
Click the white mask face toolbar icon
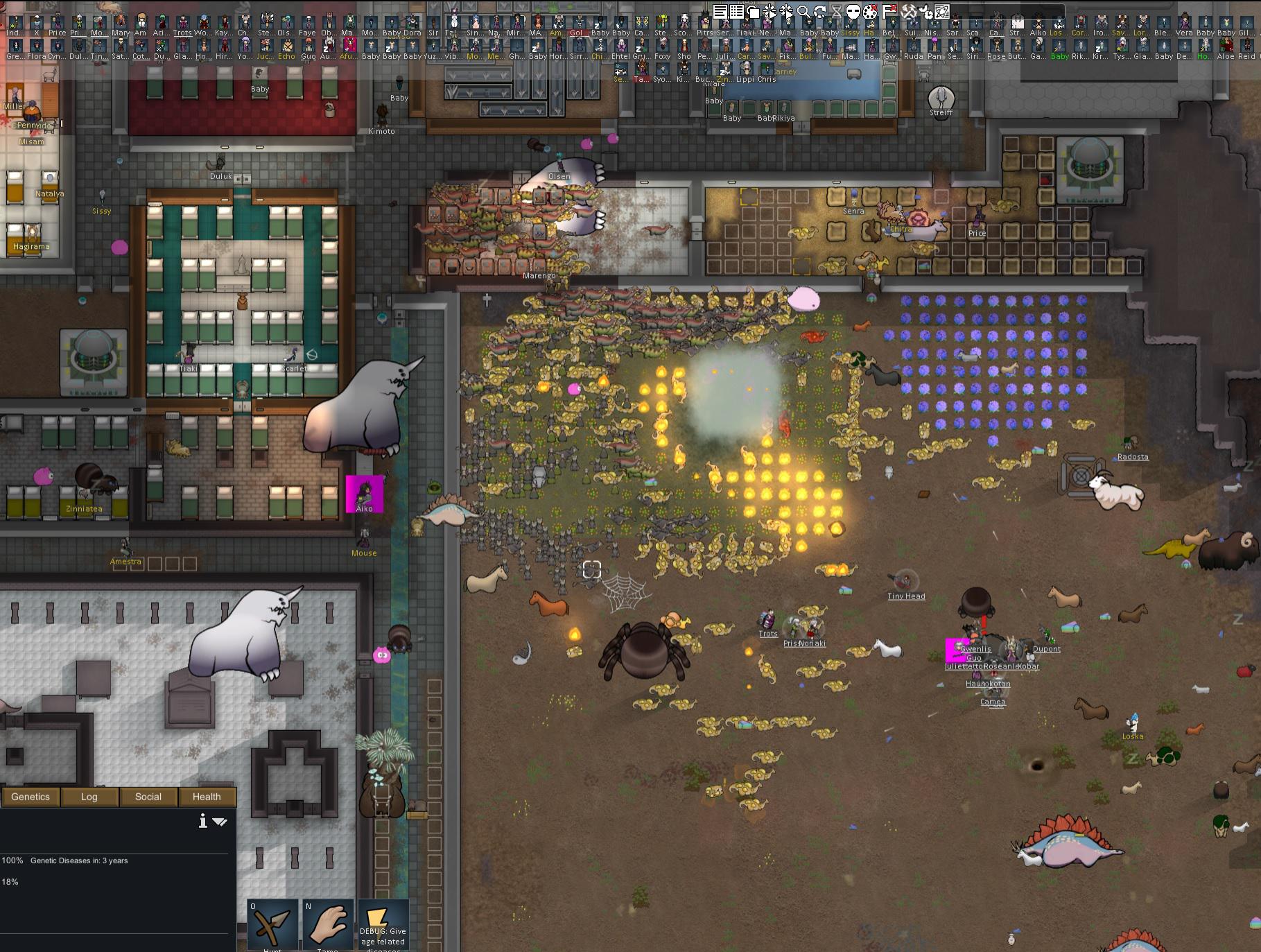click(x=854, y=11)
